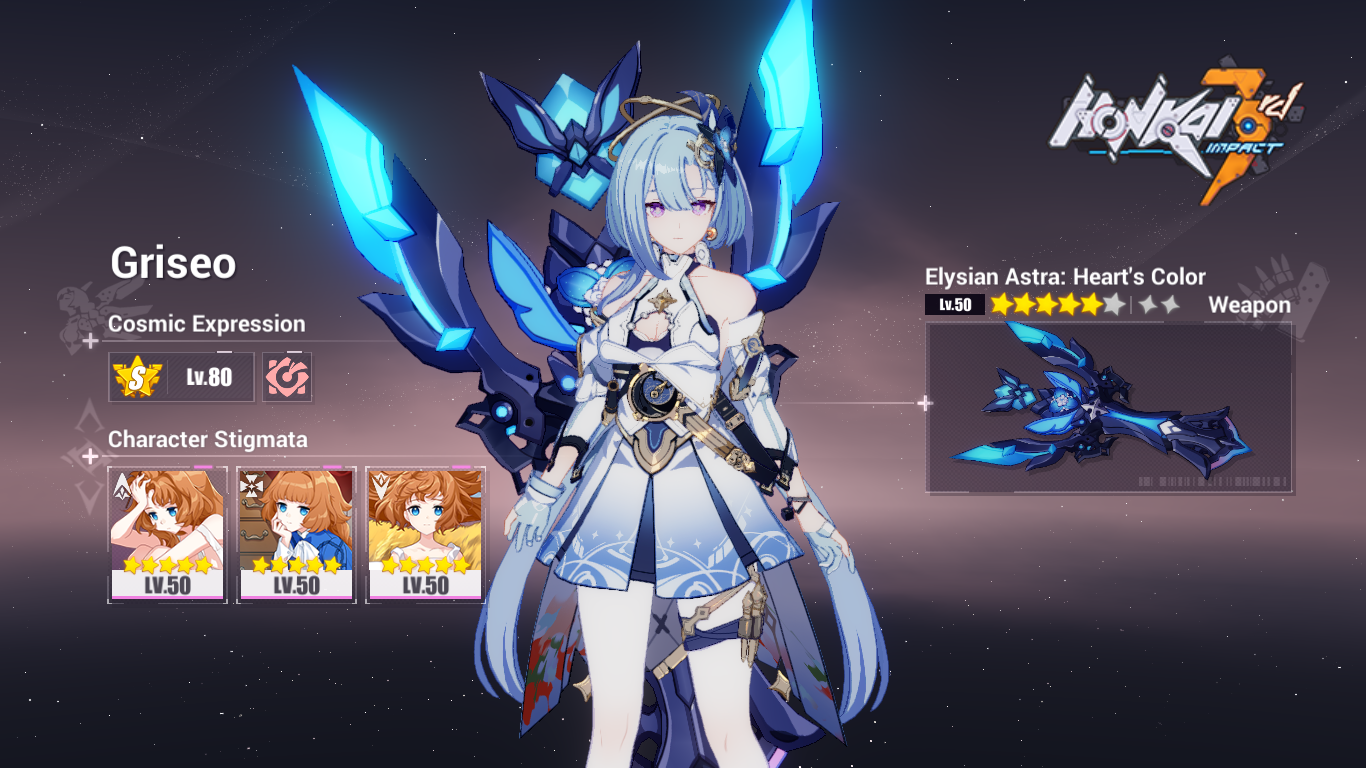Click the Lv.50 badge on the weapon
This screenshot has height=768, width=1366.
955,304
